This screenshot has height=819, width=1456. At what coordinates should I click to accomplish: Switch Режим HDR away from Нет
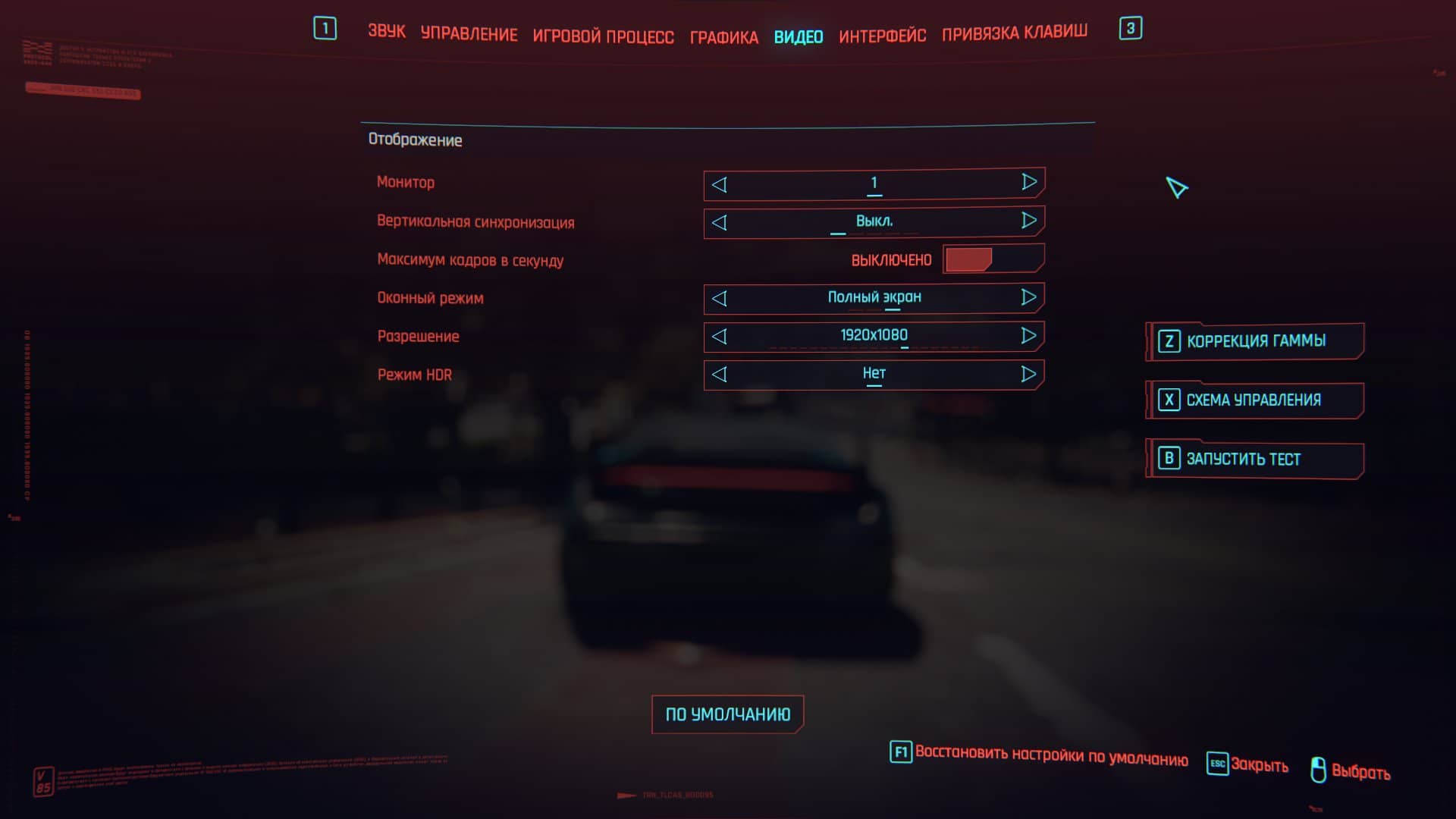coord(1029,373)
